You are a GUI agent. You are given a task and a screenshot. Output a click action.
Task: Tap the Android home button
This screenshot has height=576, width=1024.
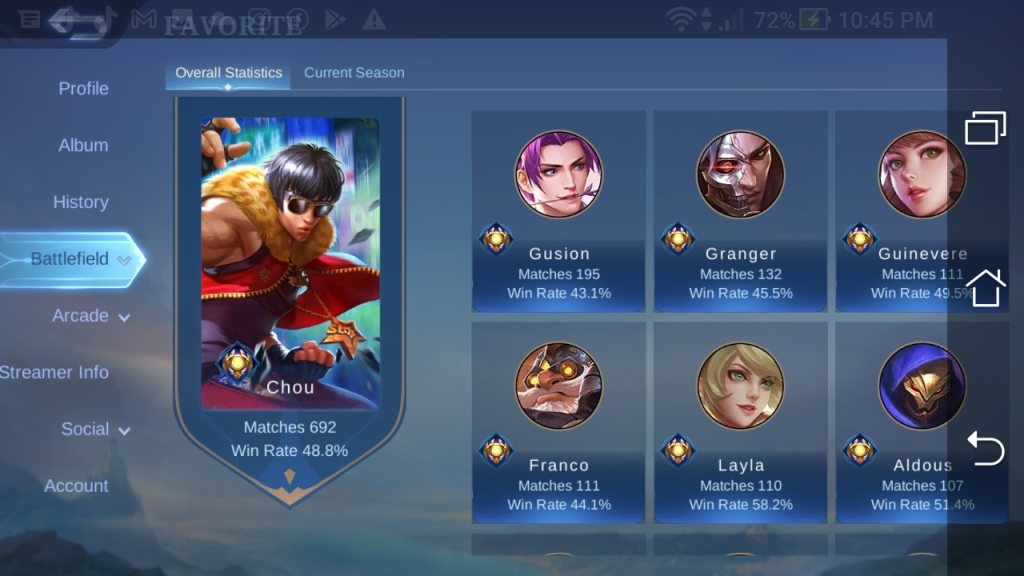click(x=985, y=288)
